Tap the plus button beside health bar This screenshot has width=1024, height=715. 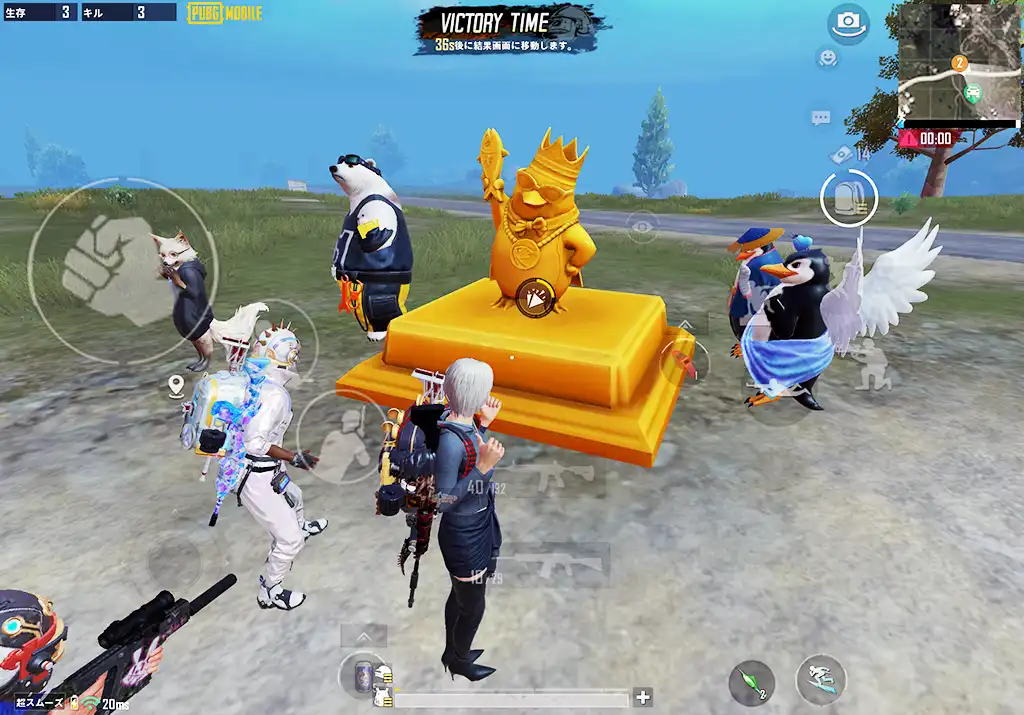point(643,697)
